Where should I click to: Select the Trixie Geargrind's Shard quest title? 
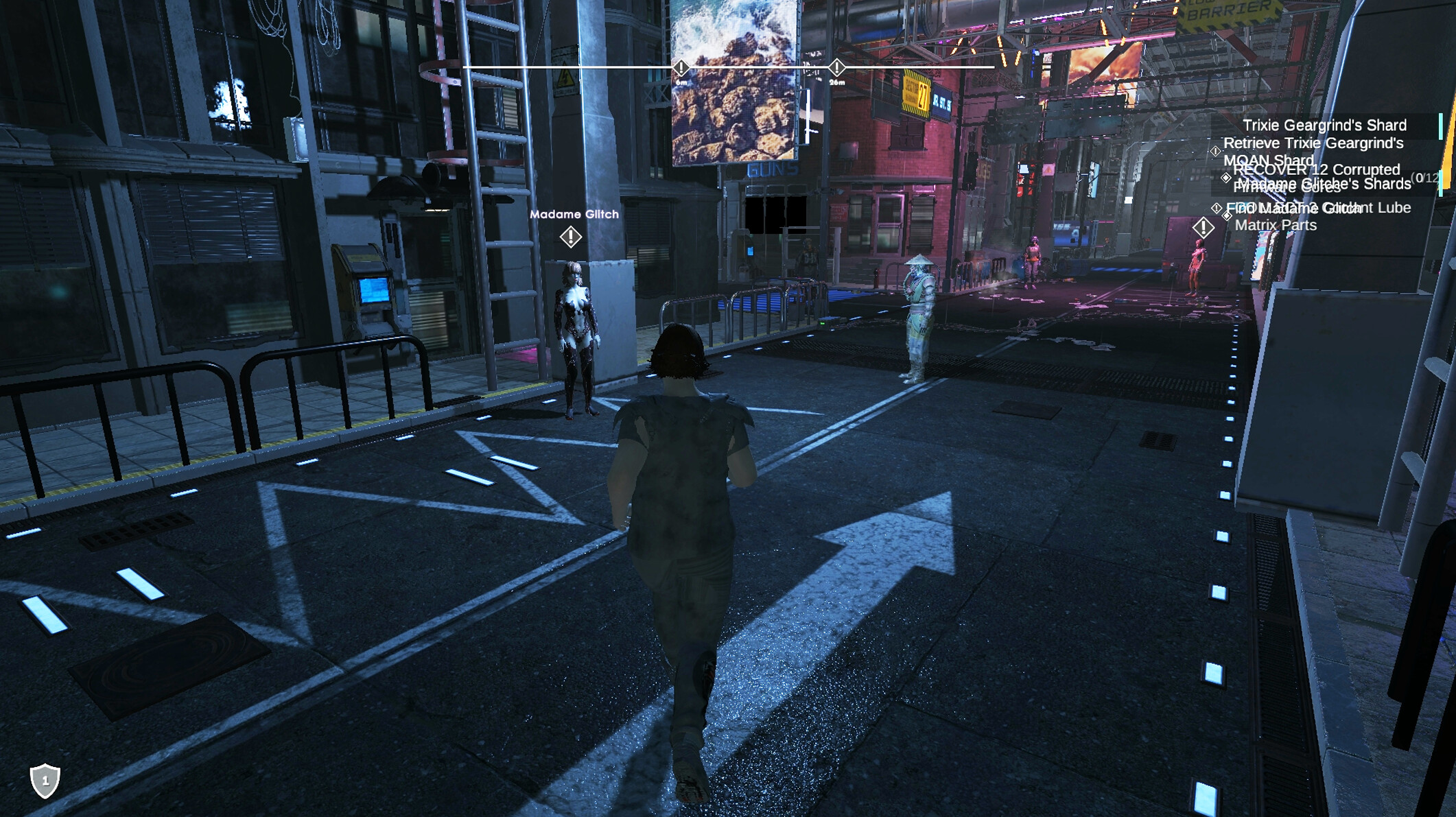click(1324, 125)
